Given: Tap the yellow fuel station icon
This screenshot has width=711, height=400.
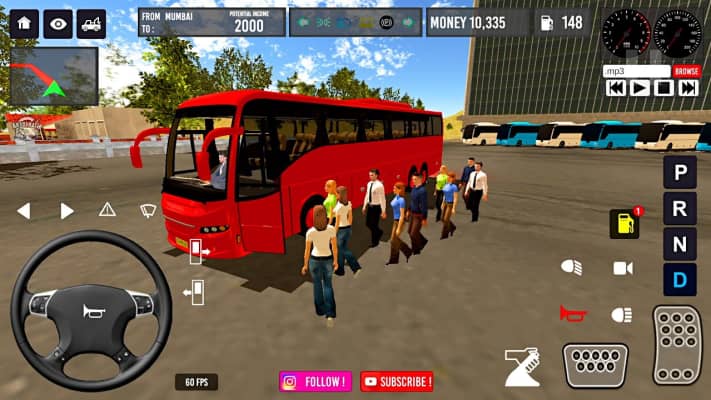Looking at the screenshot, I should [624, 223].
